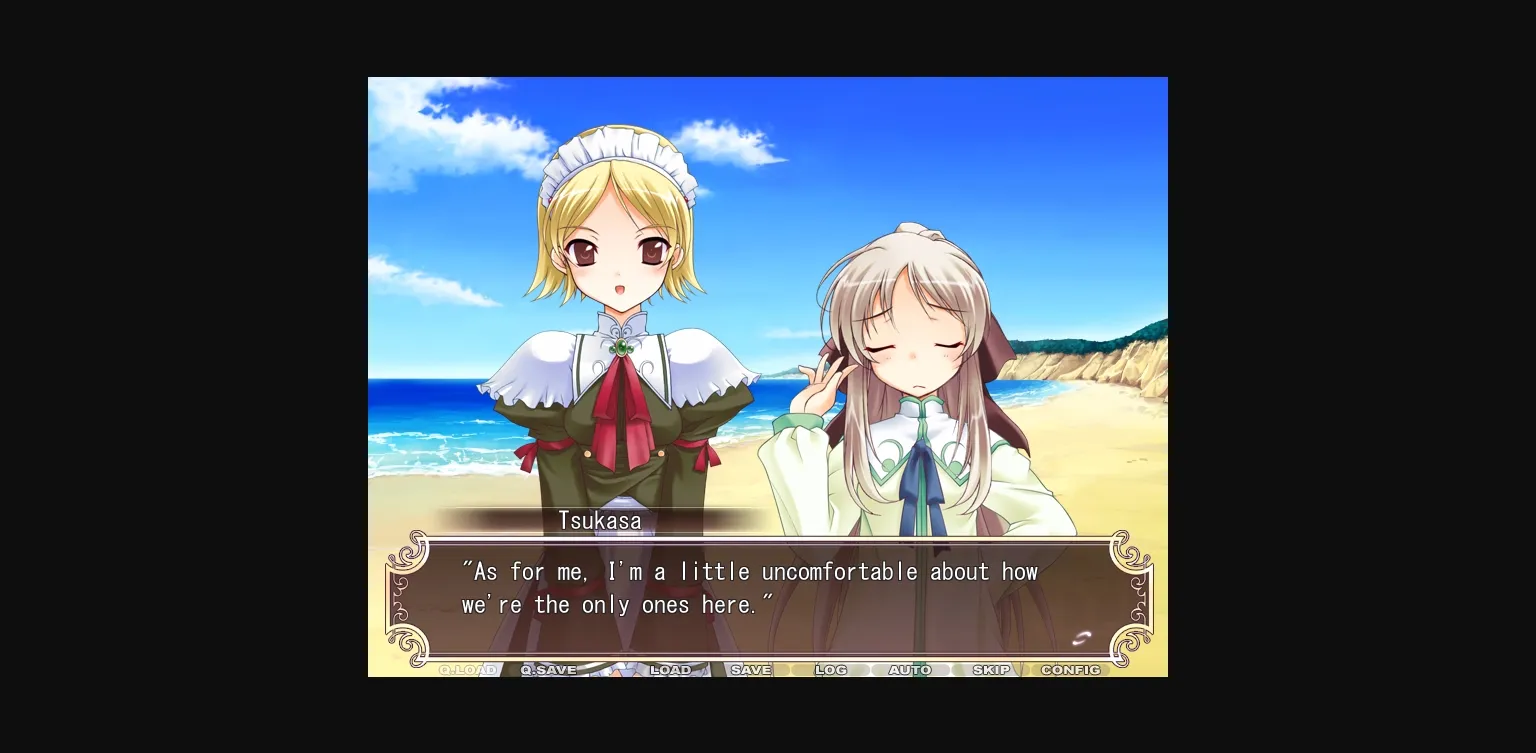Click the green brooch on Tsukasa's uniform
Image resolution: width=1536 pixels, height=753 pixels.
621,345
